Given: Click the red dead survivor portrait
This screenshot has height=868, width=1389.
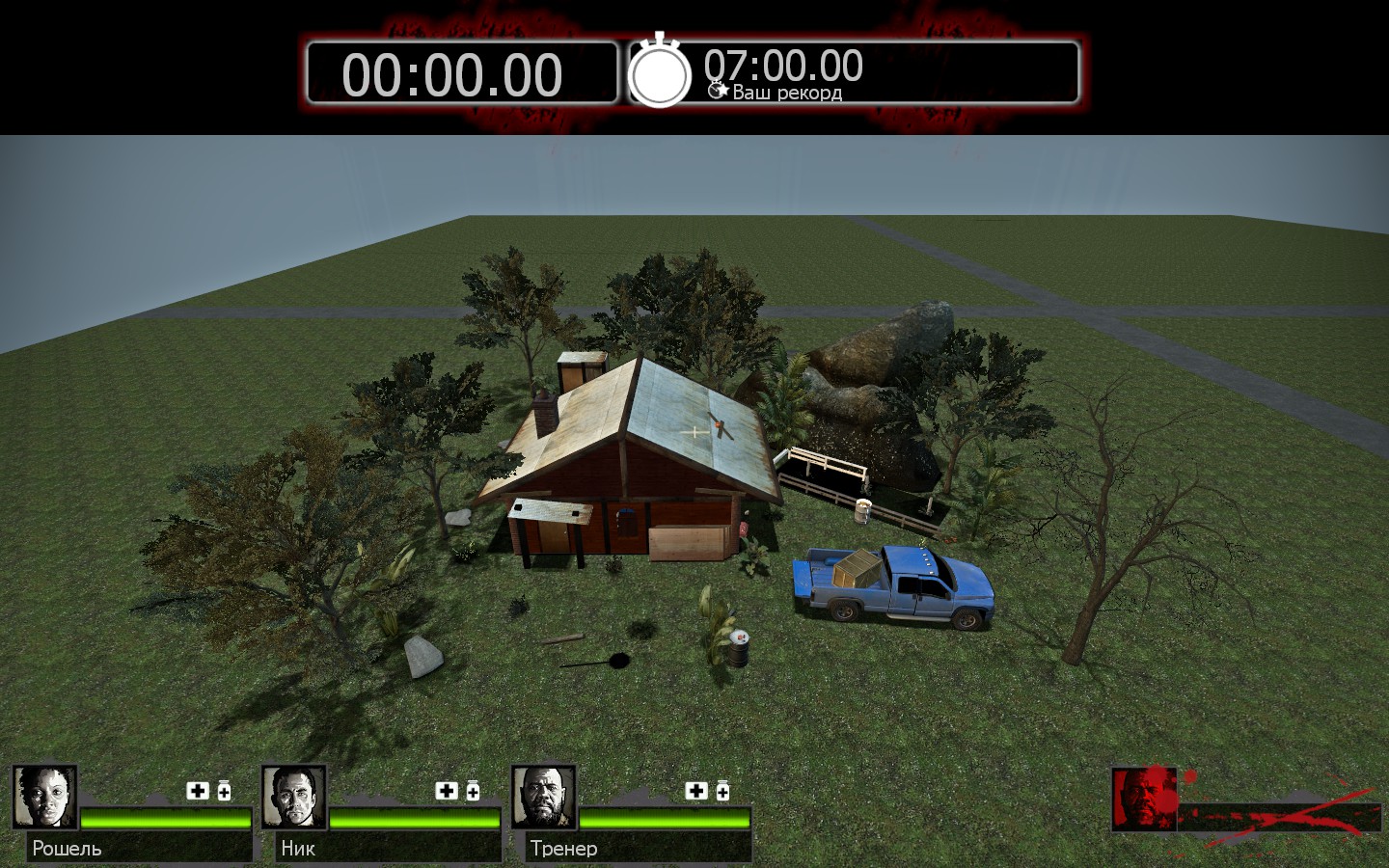Looking at the screenshot, I should [x=1143, y=799].
